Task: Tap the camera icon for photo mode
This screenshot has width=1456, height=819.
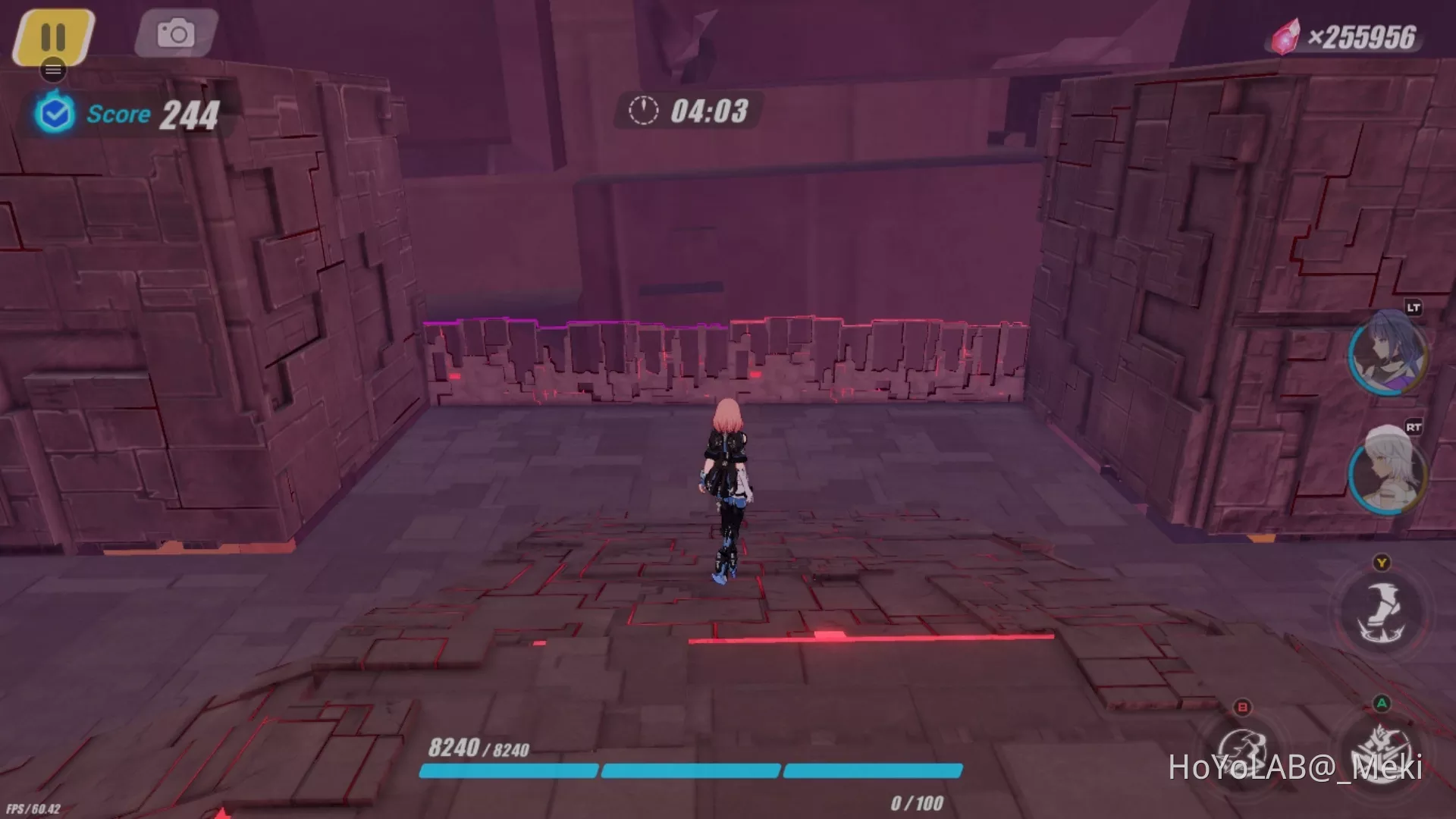Action: click(x=176, y=33)
